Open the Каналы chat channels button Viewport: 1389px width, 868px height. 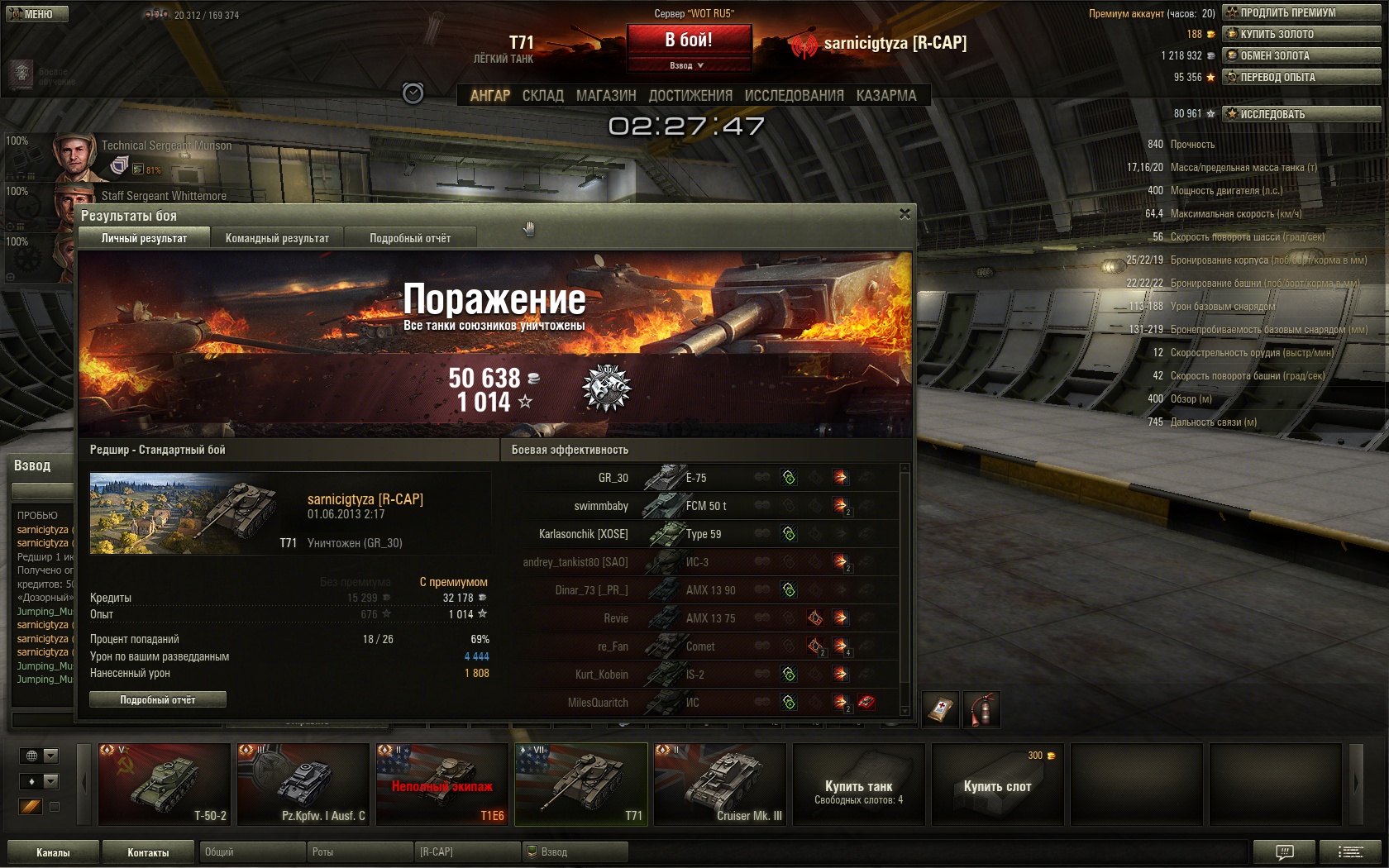point(53,852)
